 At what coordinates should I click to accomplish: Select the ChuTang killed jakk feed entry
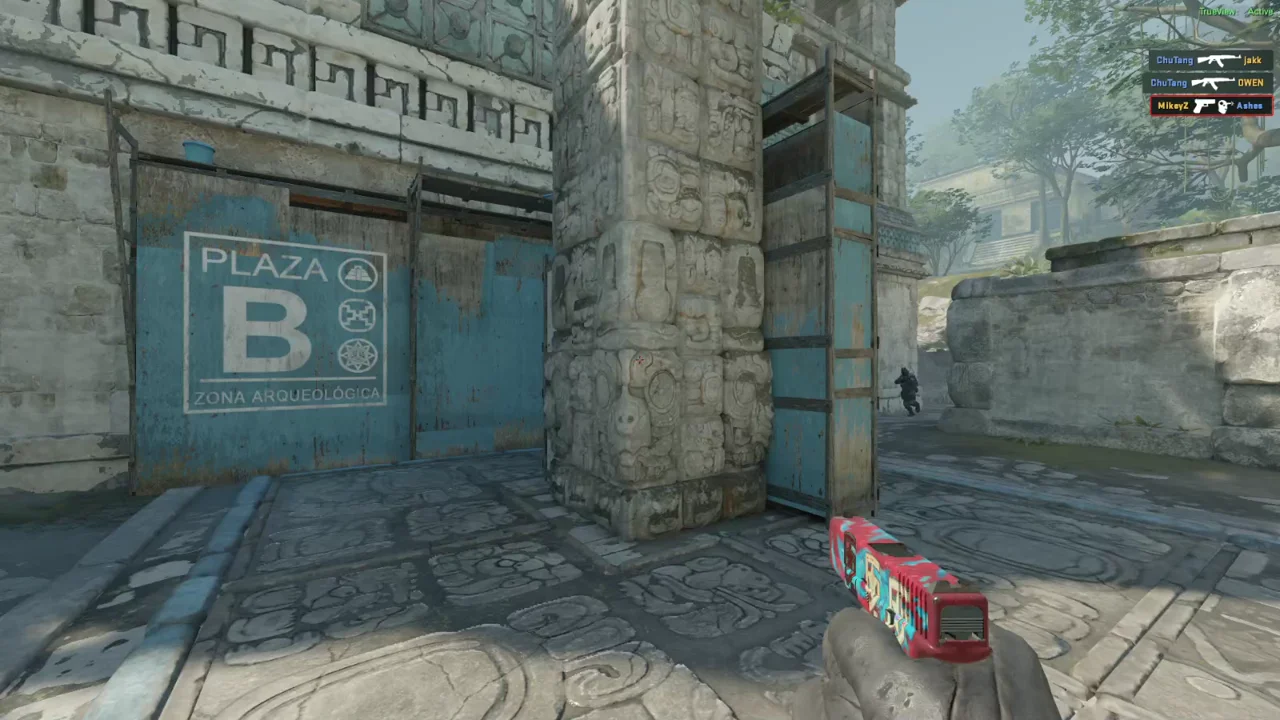[x=1209, y=60]
